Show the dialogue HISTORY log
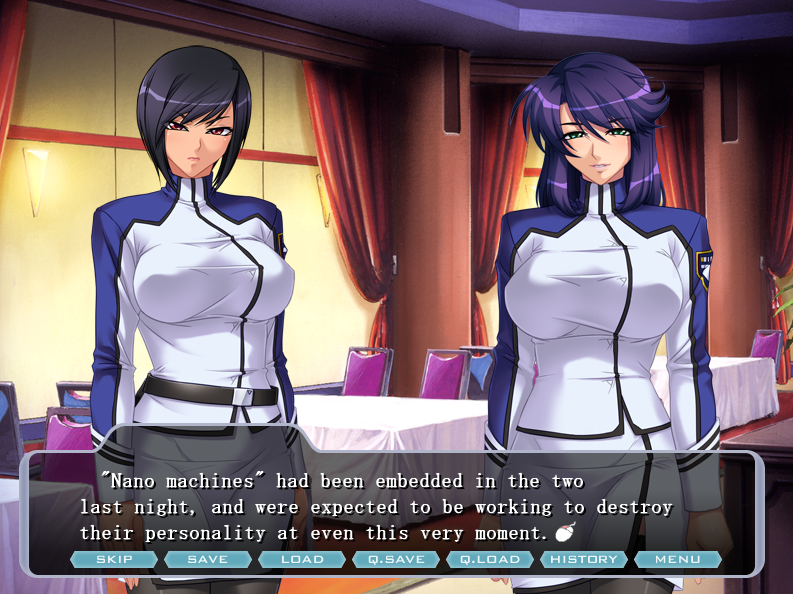 tap(584, 560)
